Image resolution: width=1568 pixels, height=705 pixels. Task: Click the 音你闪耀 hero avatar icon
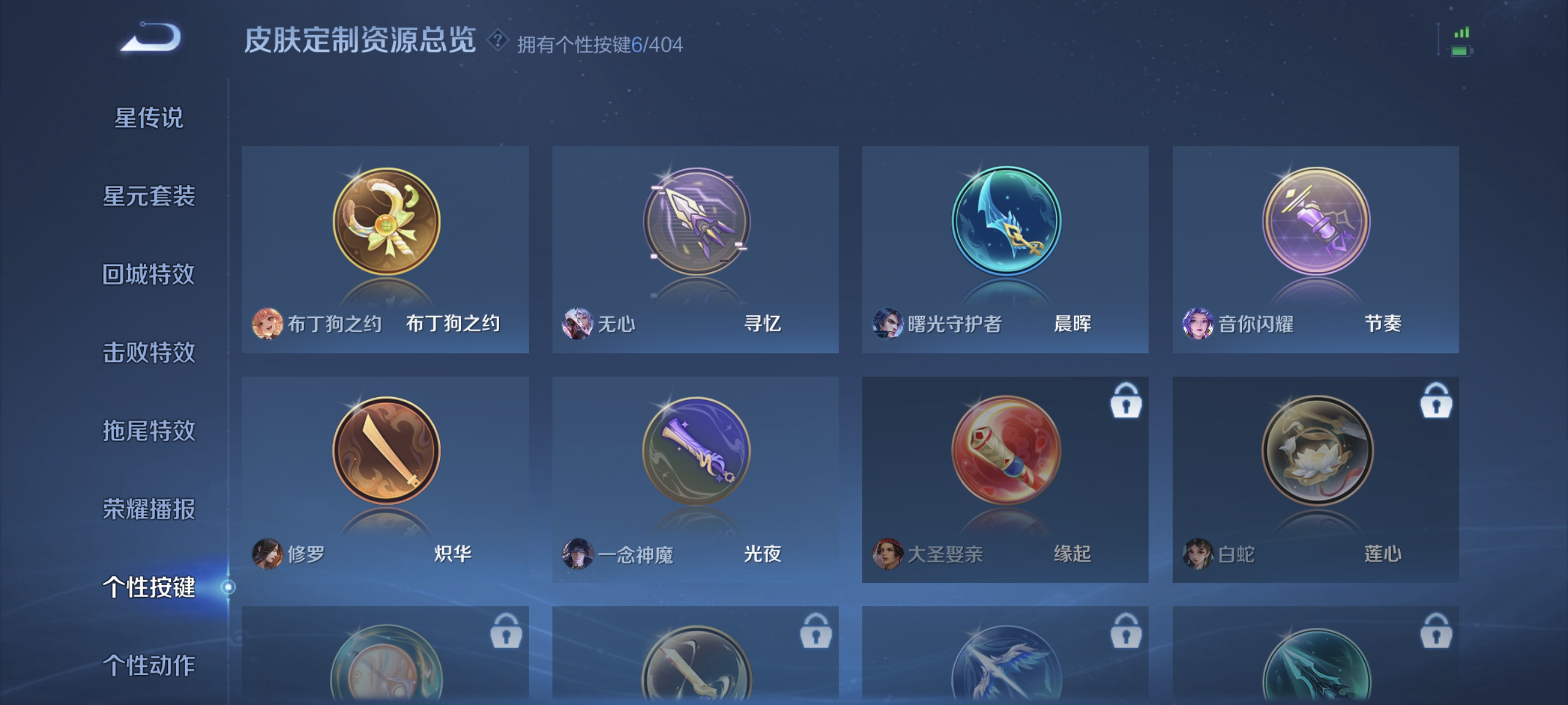coord(1197,325)
